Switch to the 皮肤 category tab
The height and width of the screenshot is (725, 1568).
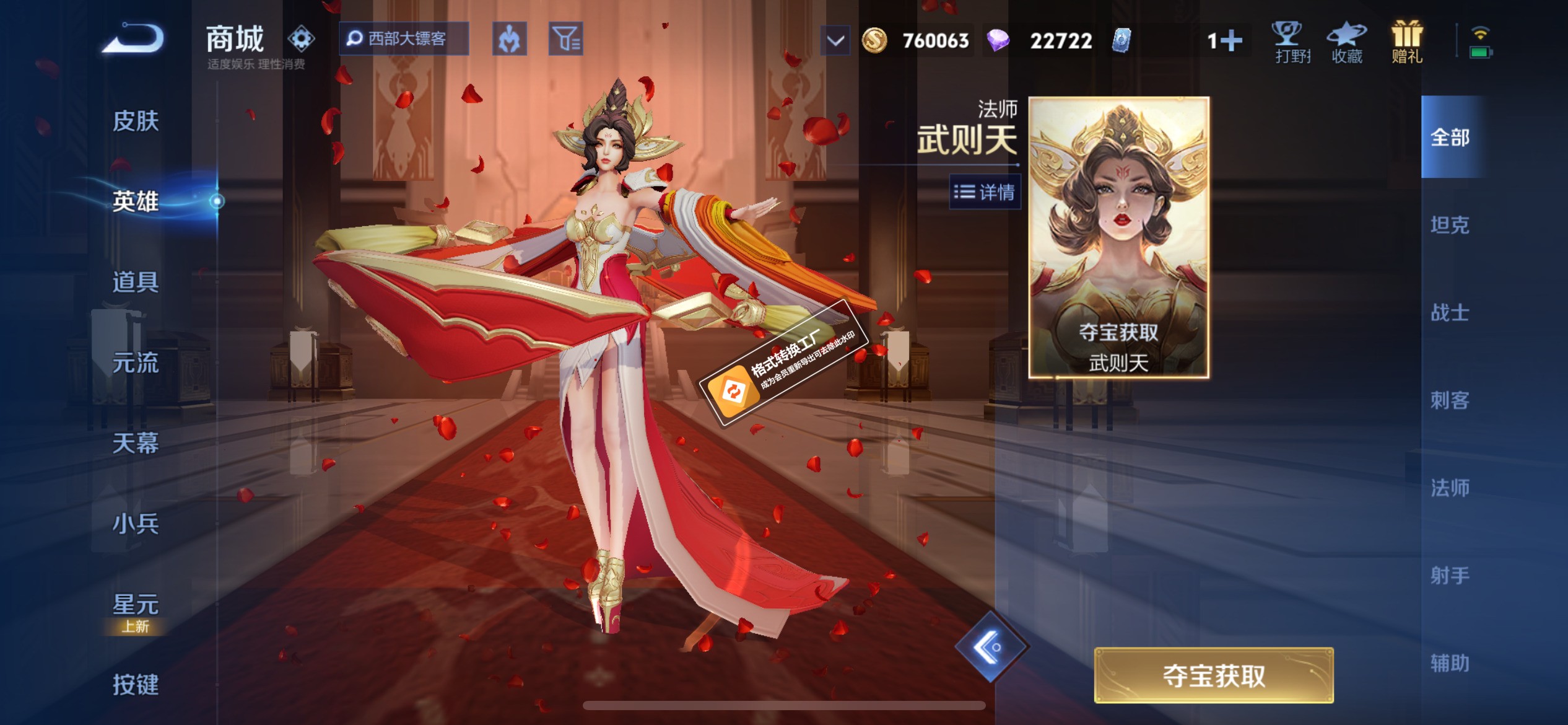137,121
